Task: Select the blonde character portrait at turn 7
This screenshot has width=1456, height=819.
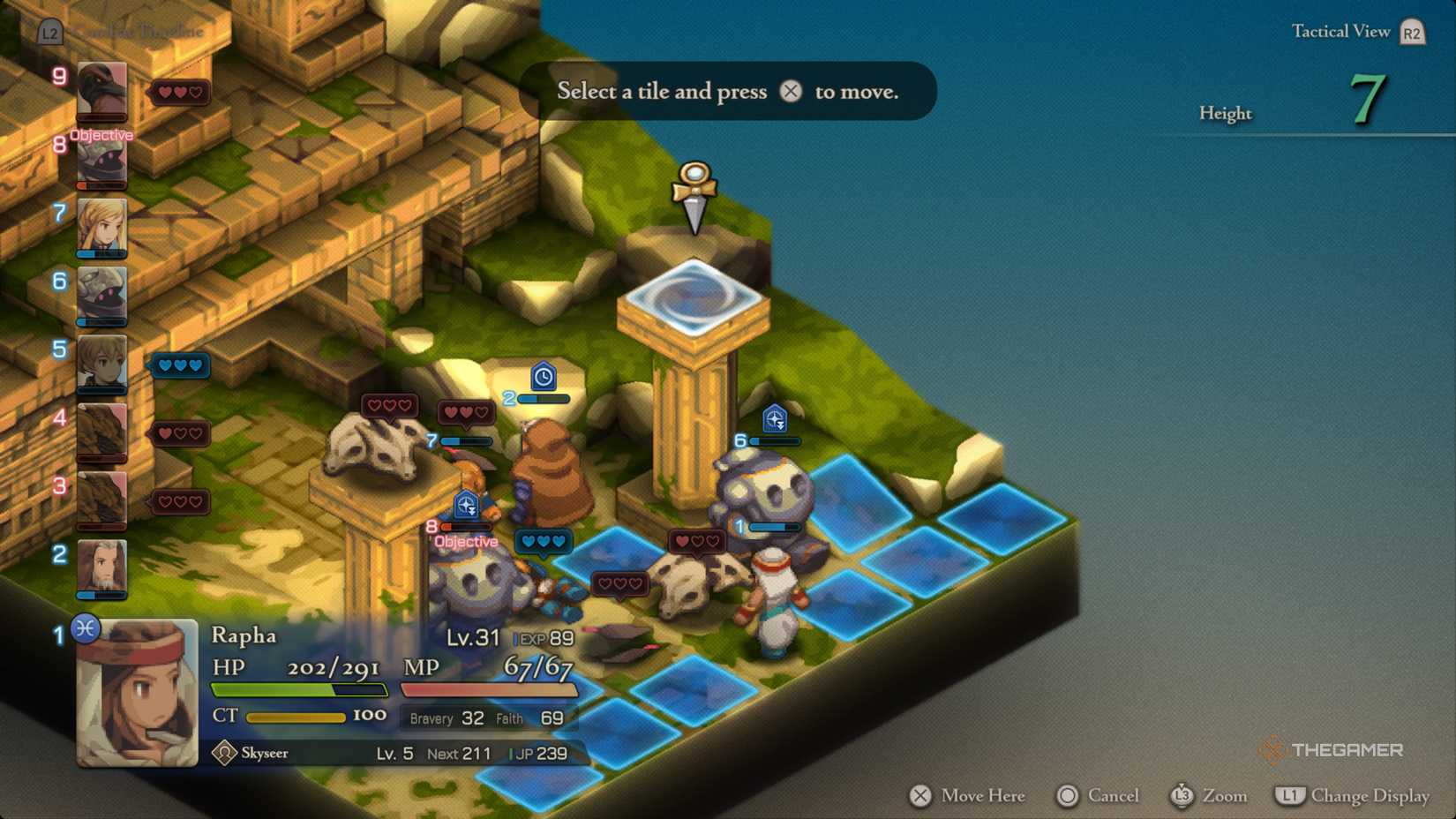Action: [x=100, y=228]
